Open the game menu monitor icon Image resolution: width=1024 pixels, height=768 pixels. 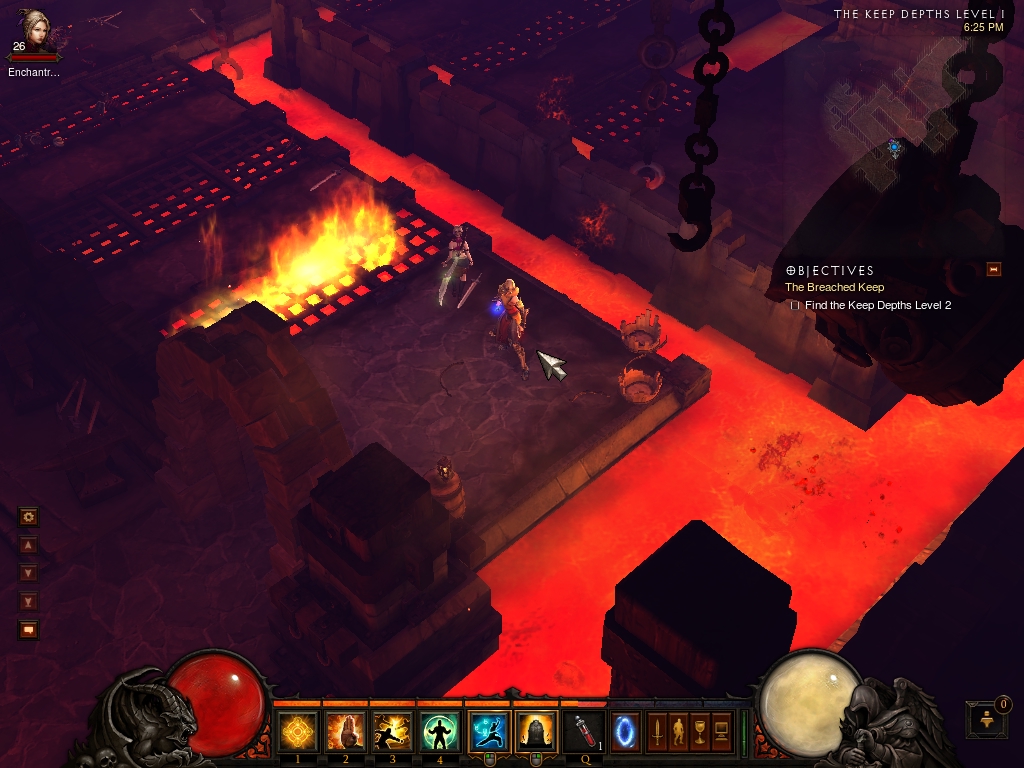pos(721,732)
